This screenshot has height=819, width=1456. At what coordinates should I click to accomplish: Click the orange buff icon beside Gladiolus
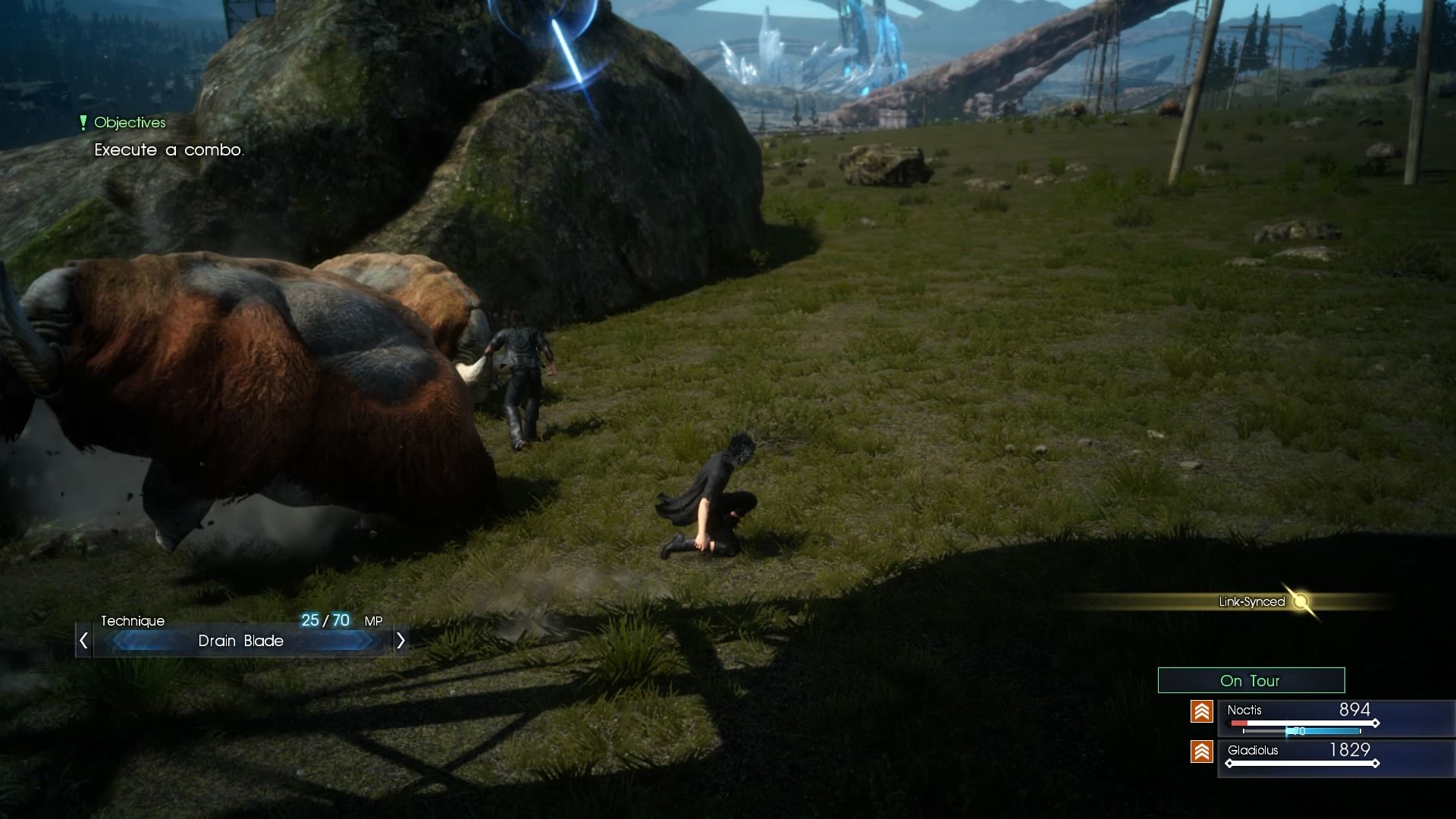(1203, 752)
